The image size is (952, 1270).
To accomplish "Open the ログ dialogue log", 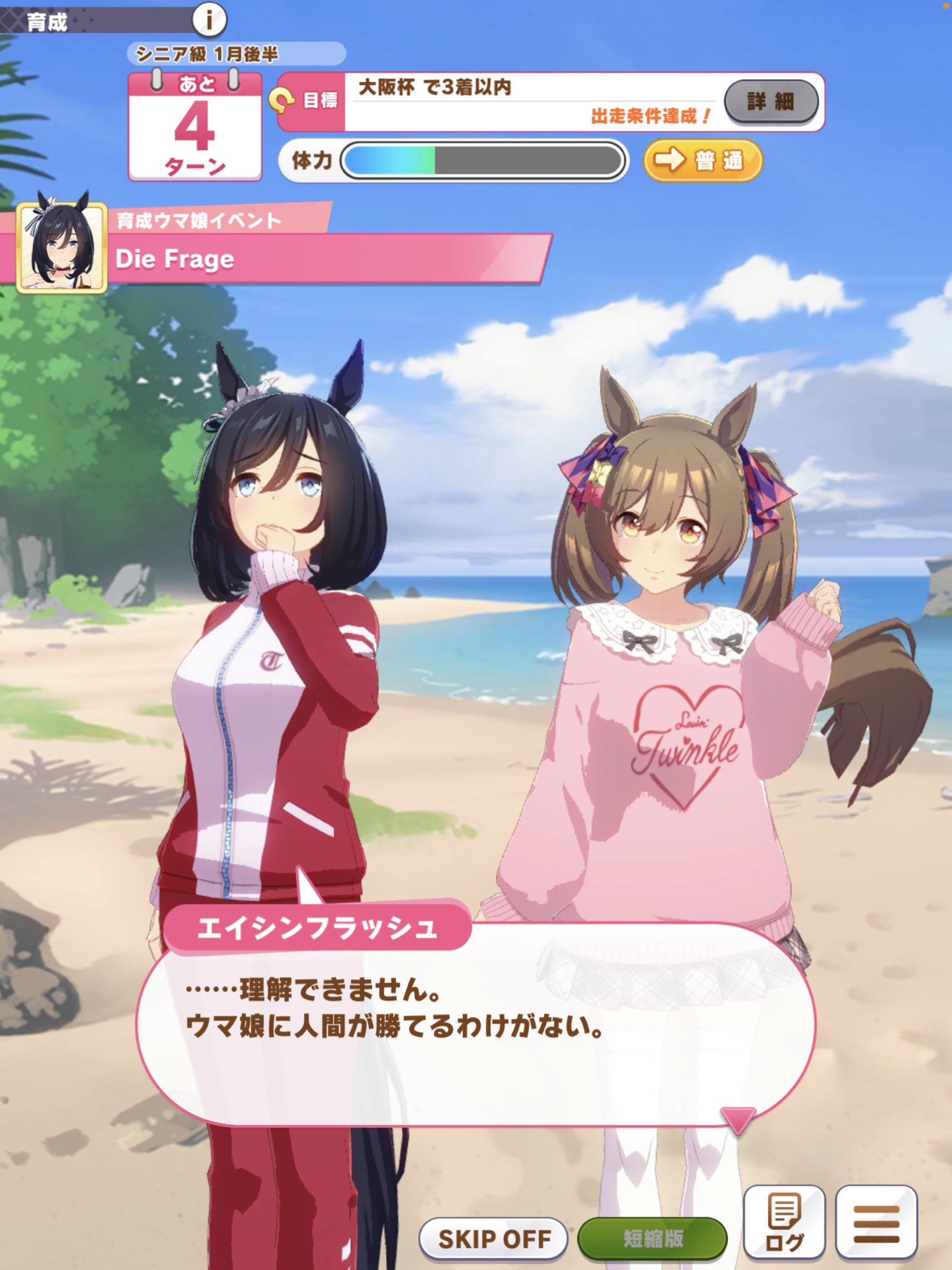I will [784, 1223].
